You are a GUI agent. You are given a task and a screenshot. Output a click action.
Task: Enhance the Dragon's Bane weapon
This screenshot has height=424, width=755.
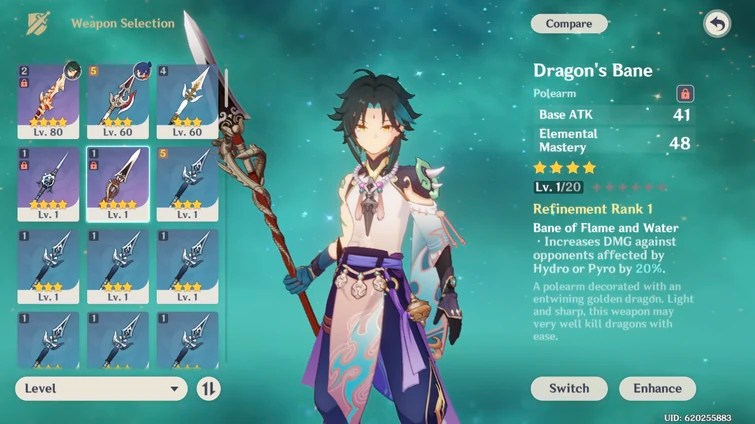(x=657, y=388)
